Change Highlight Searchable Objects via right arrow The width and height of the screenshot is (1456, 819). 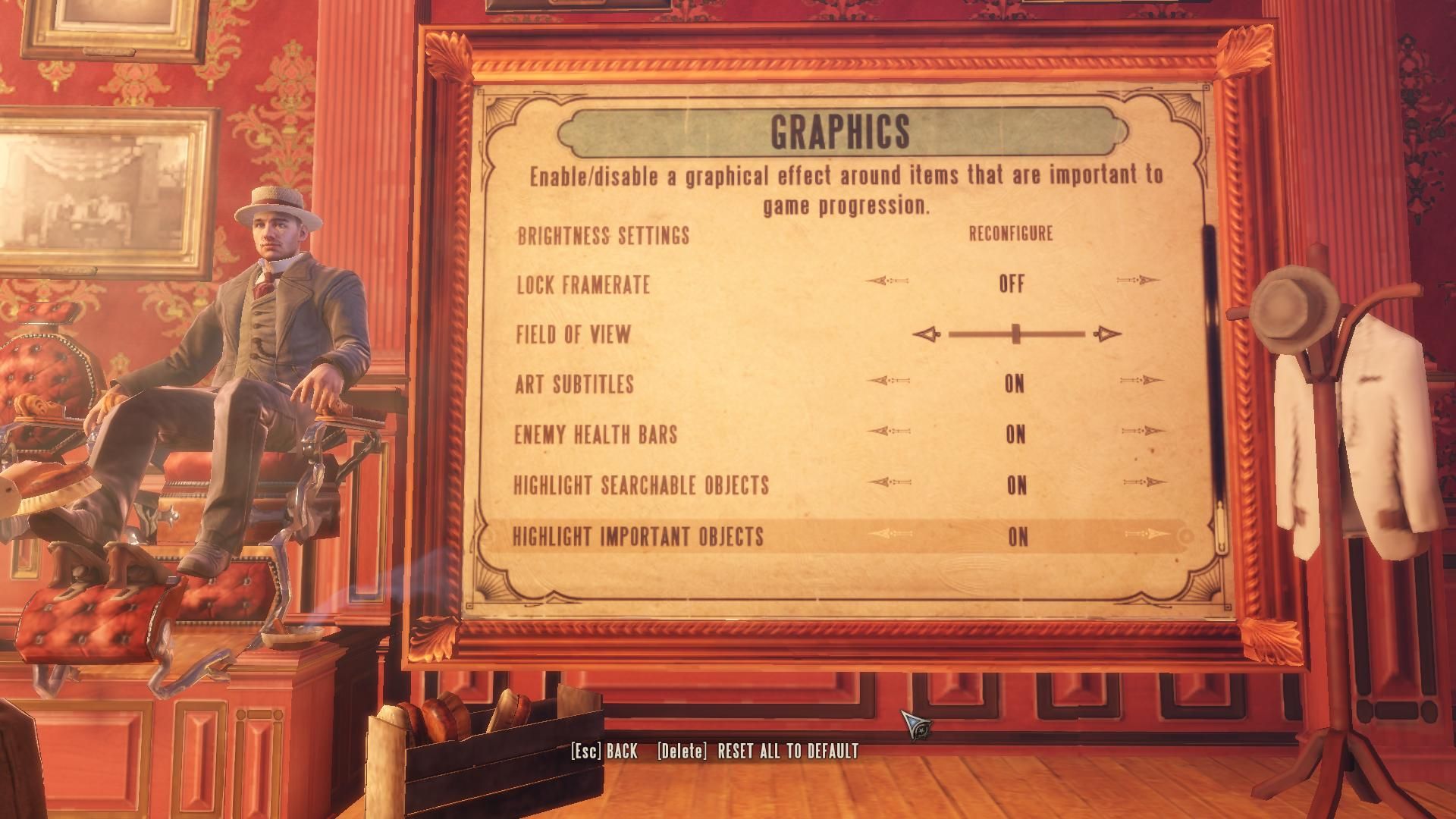point(1145,482)
